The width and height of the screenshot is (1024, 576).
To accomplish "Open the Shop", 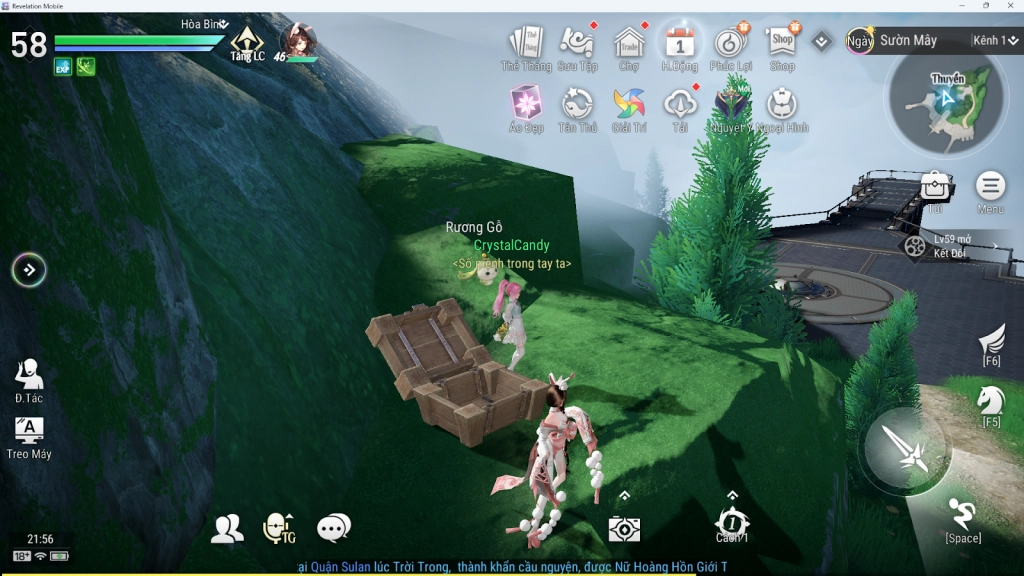I will coord(782,42).
